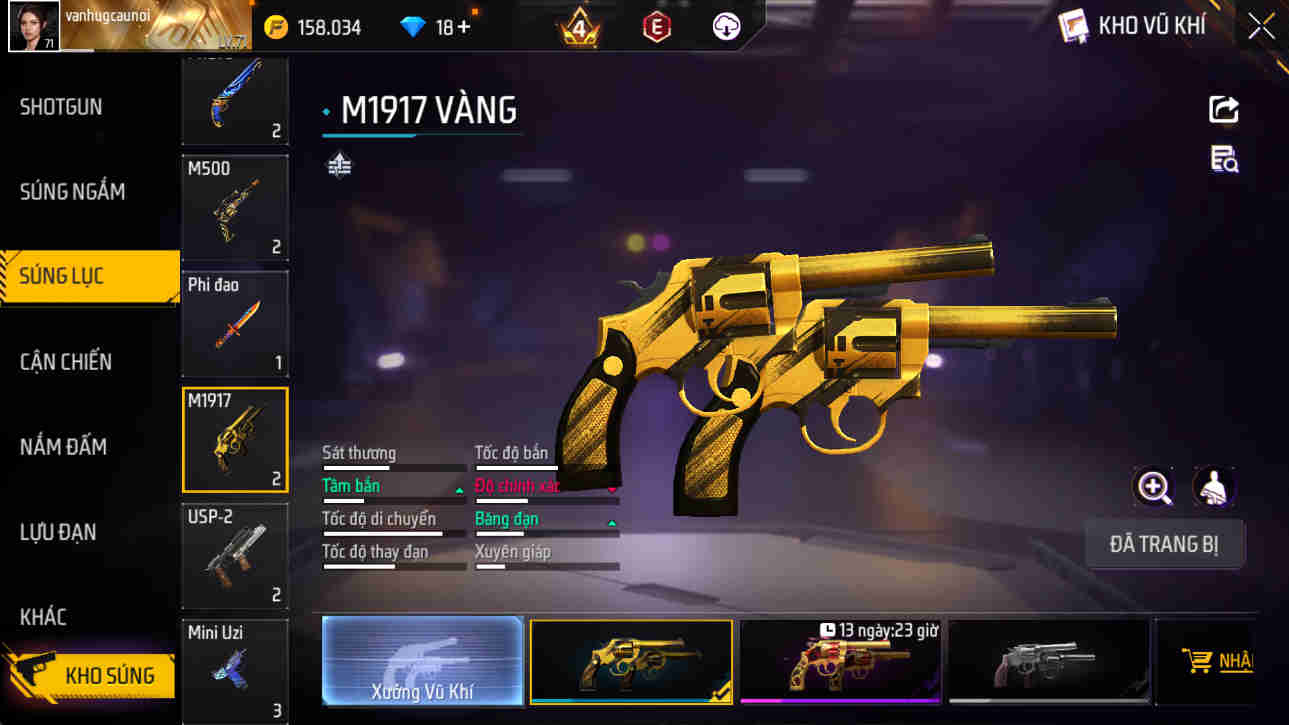The image size is (1289, 725).
Task: Open Xưởng Vũ Khí workshop
Action: (422, 661)
